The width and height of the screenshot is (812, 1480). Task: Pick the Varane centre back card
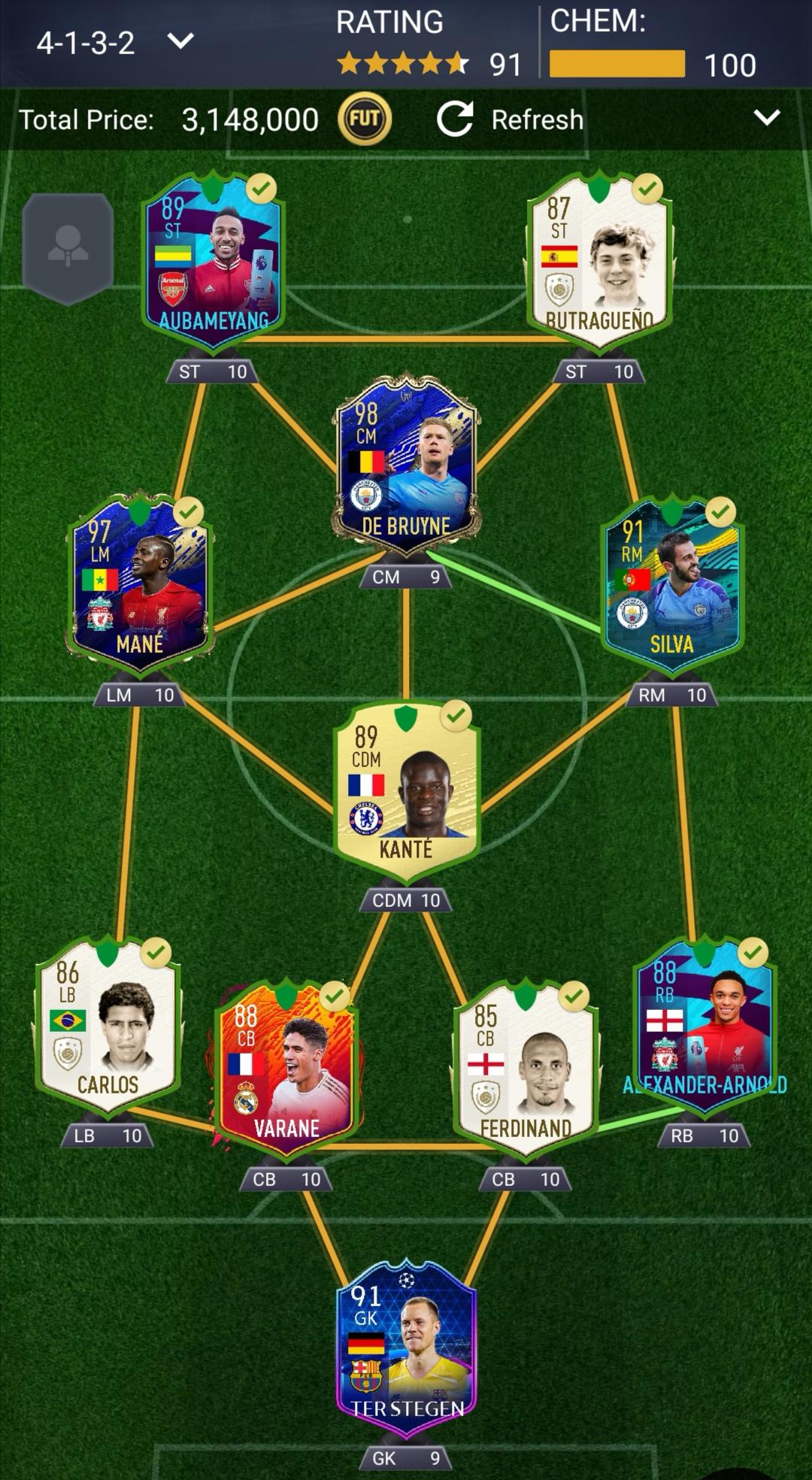(x=286, y=1068)
